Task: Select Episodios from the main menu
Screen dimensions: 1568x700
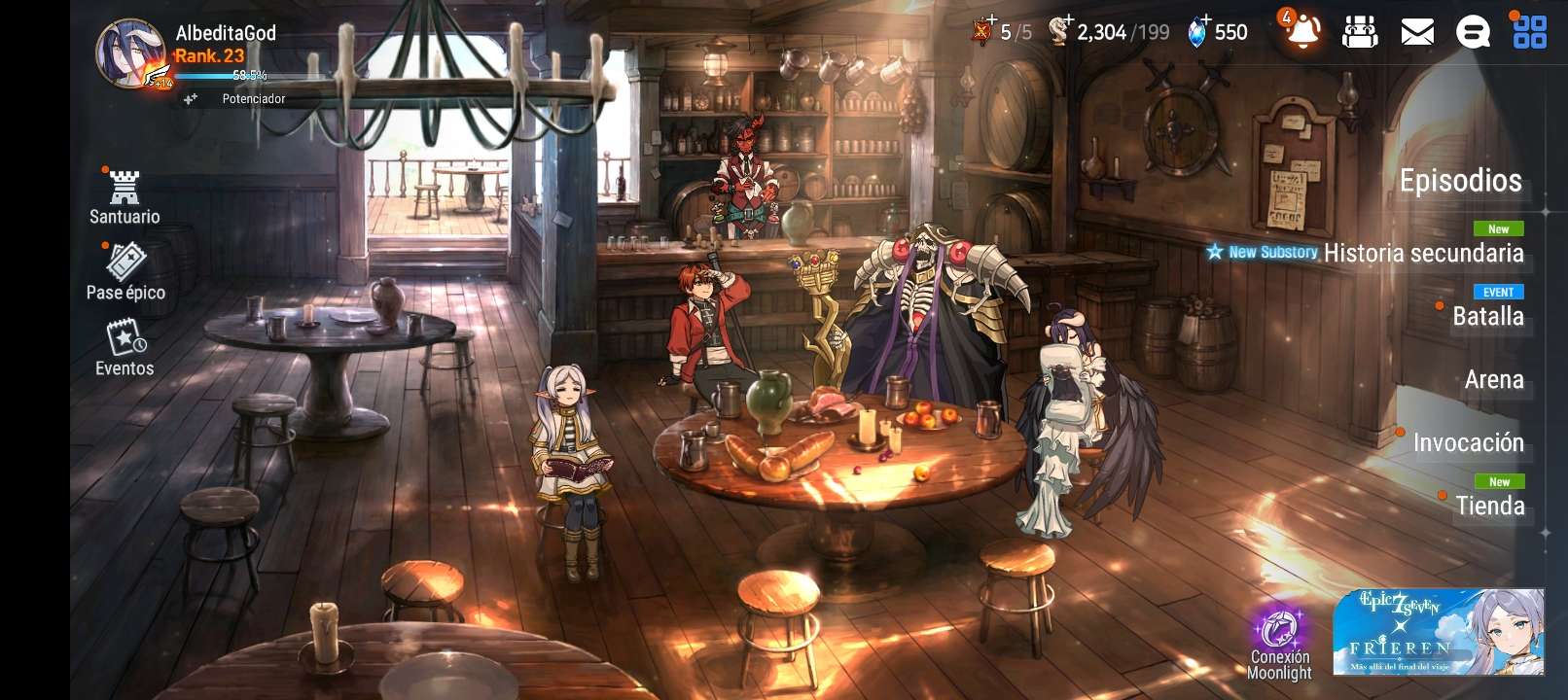Action: (1460, 181)
